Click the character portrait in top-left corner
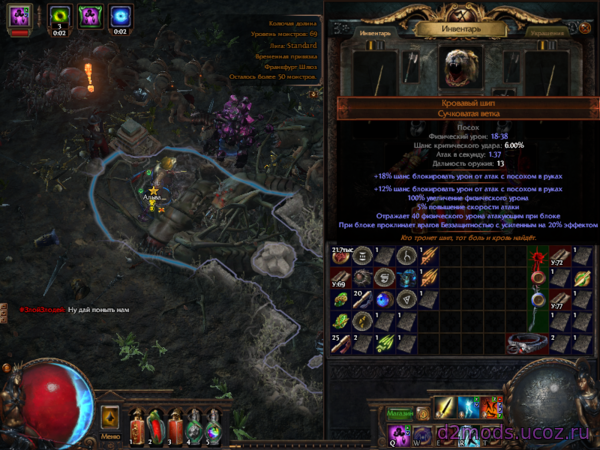Viewport: 600px width, 450px height. [23, 15]
